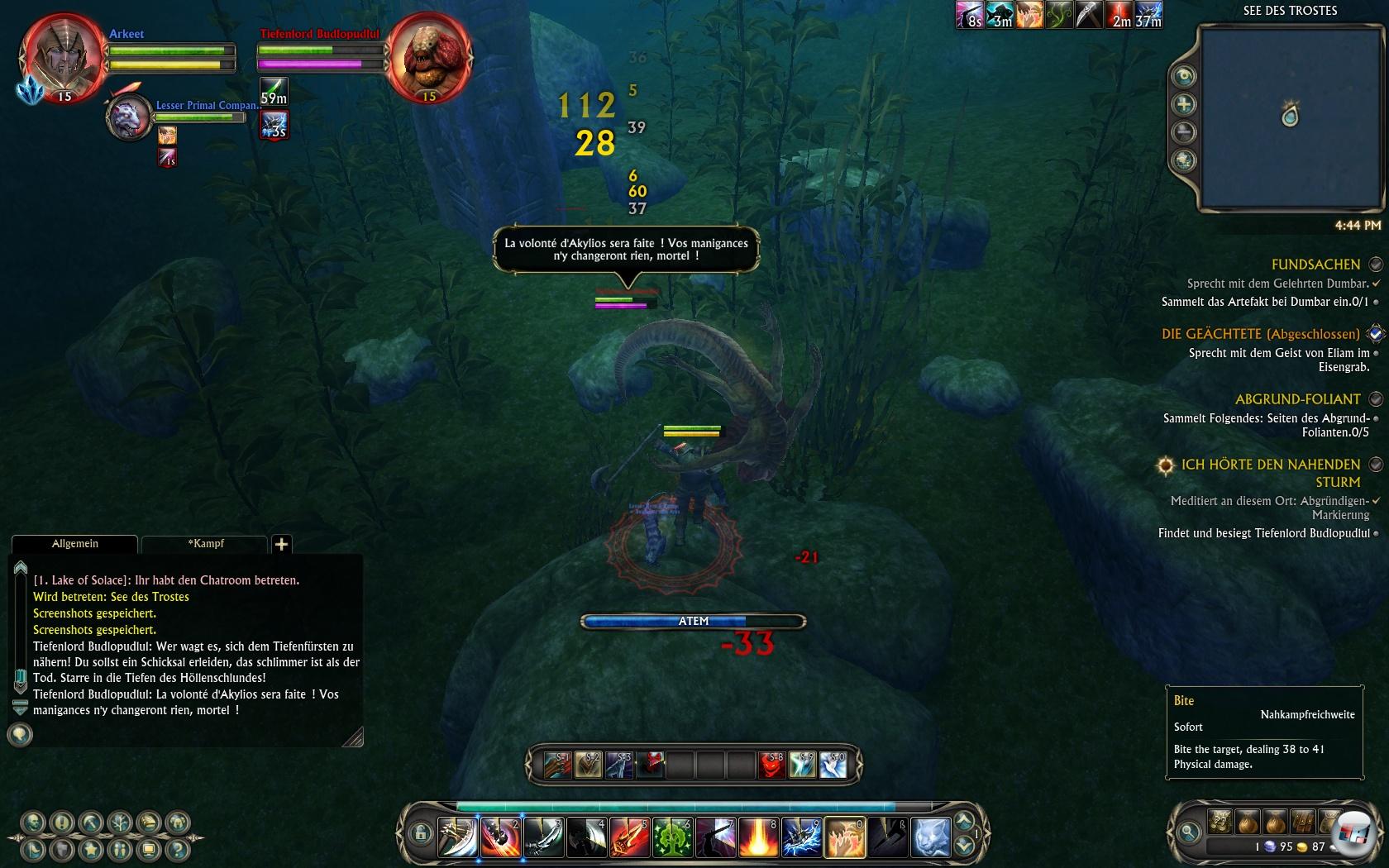Select the Abgrund-Foliant quest in the tracker

point(1297,399)
